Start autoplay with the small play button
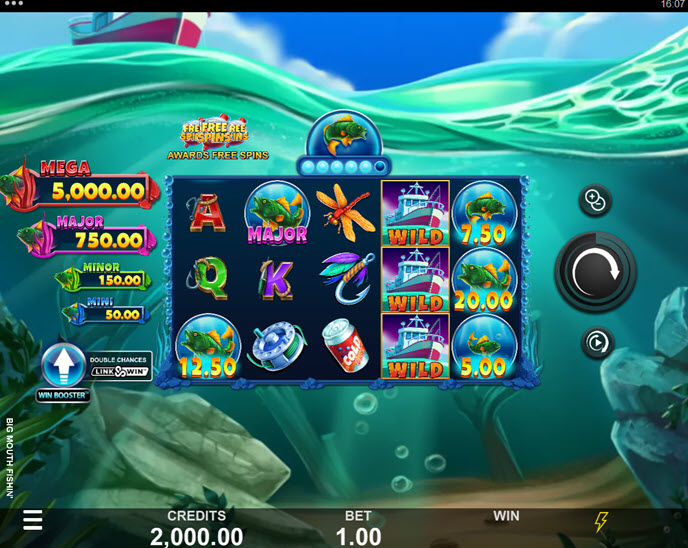The image size is (688, 548). [596, 343]
